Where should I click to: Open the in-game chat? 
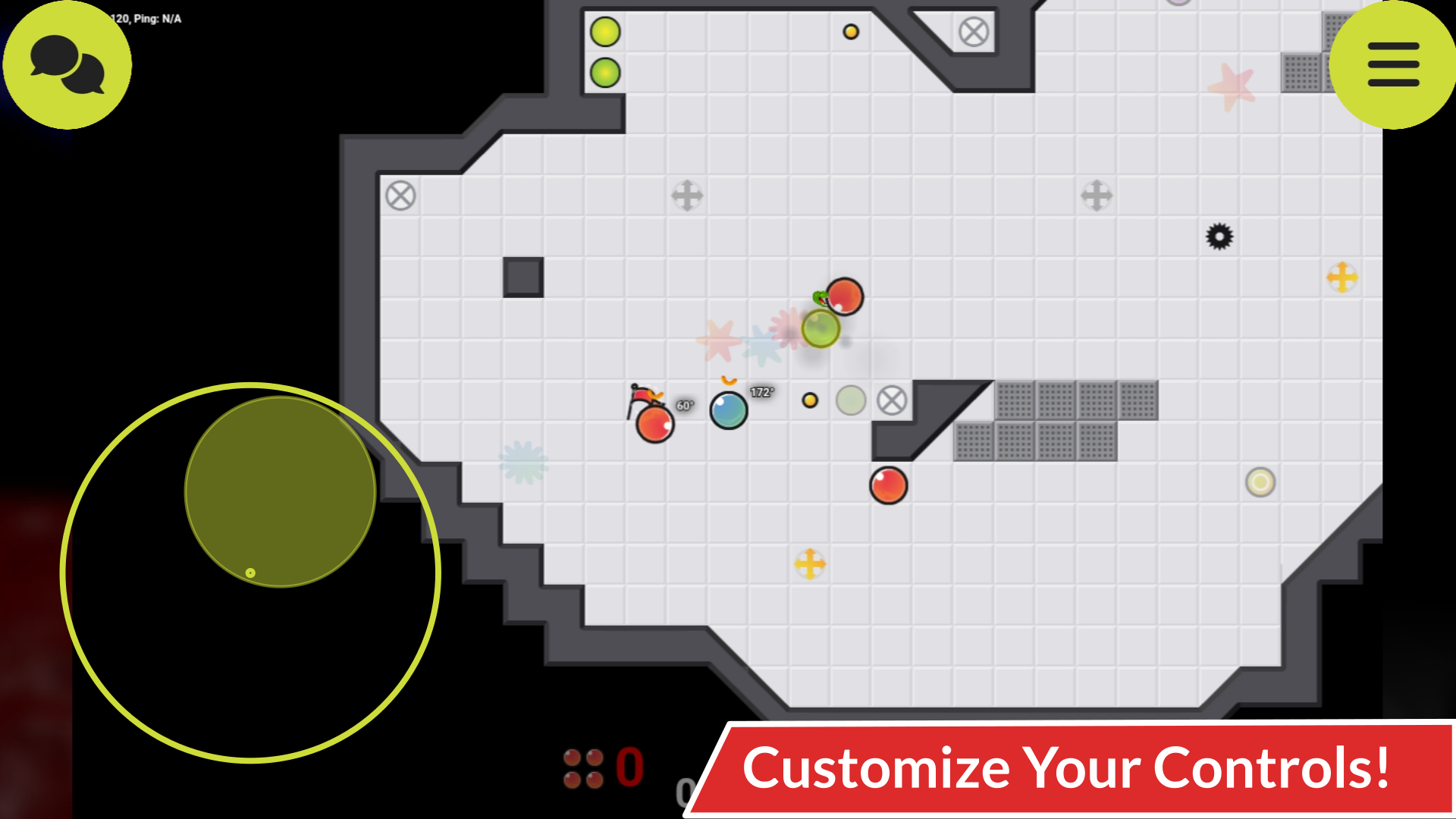pos(67,64)
